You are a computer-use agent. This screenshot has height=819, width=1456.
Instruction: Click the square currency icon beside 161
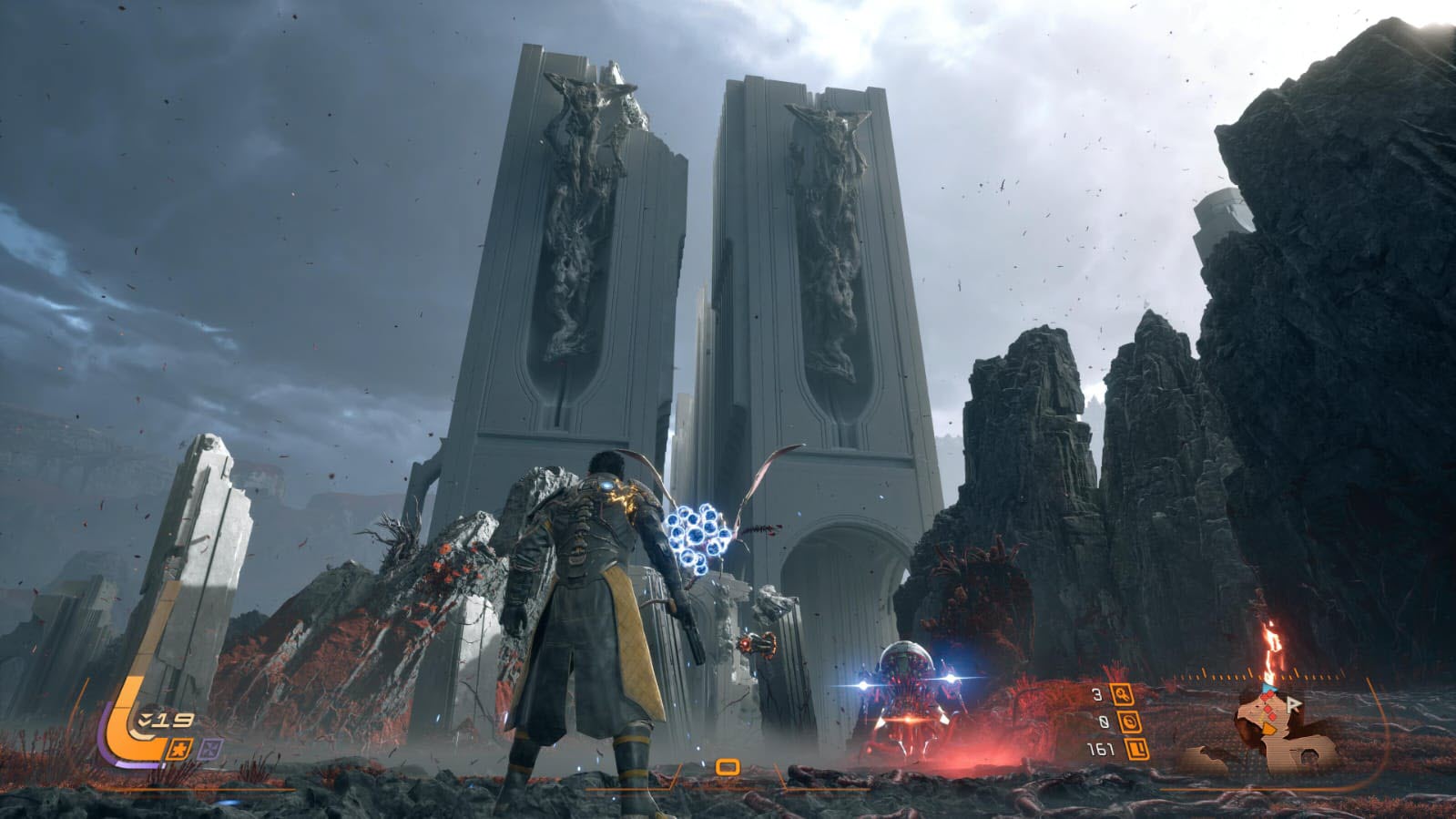point(1135,750)
